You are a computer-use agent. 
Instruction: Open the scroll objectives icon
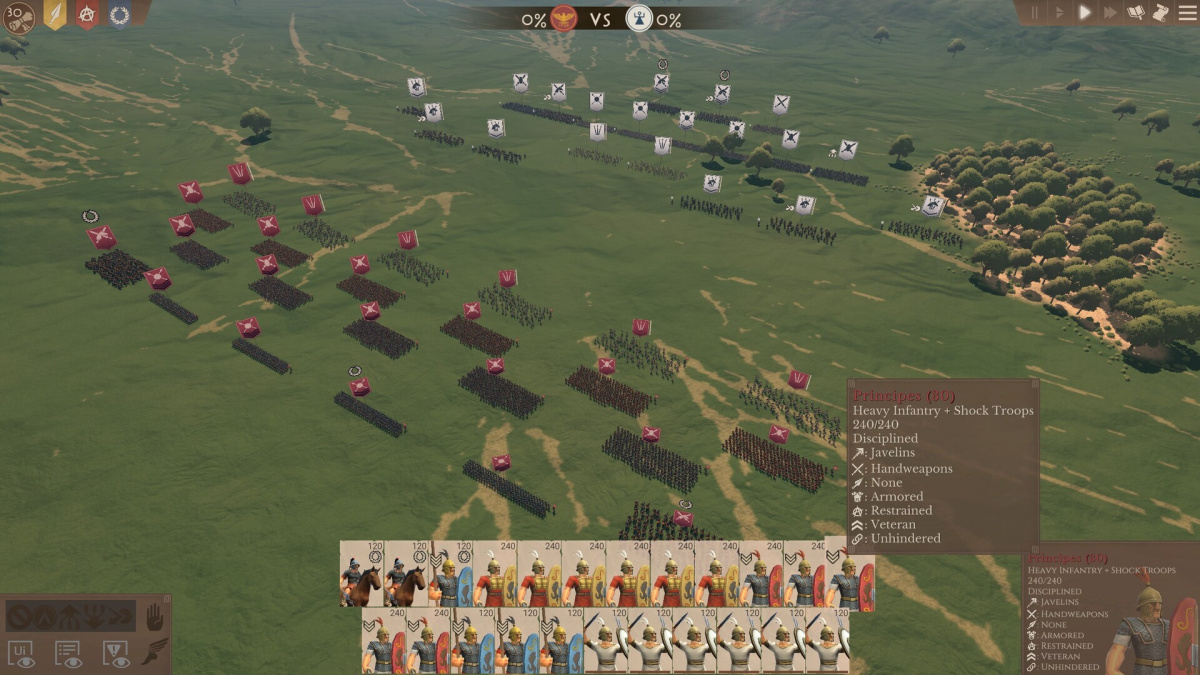point(1160,13)
